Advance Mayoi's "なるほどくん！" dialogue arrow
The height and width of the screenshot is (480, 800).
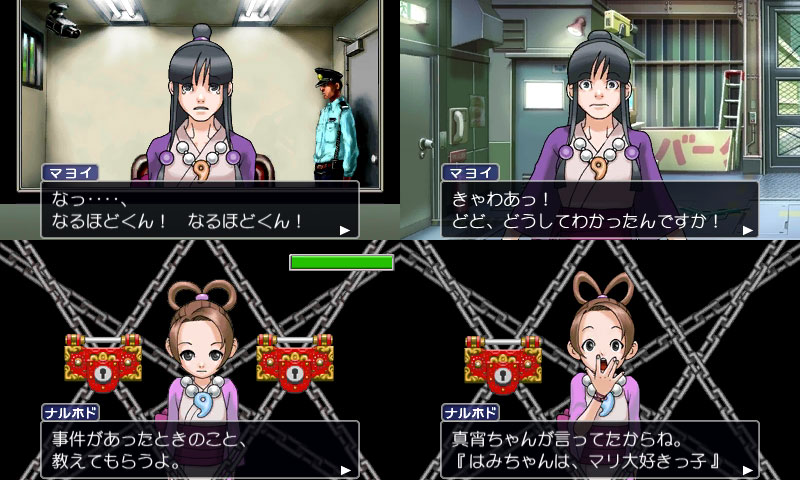pyautogui.click(x=345, y=230)
